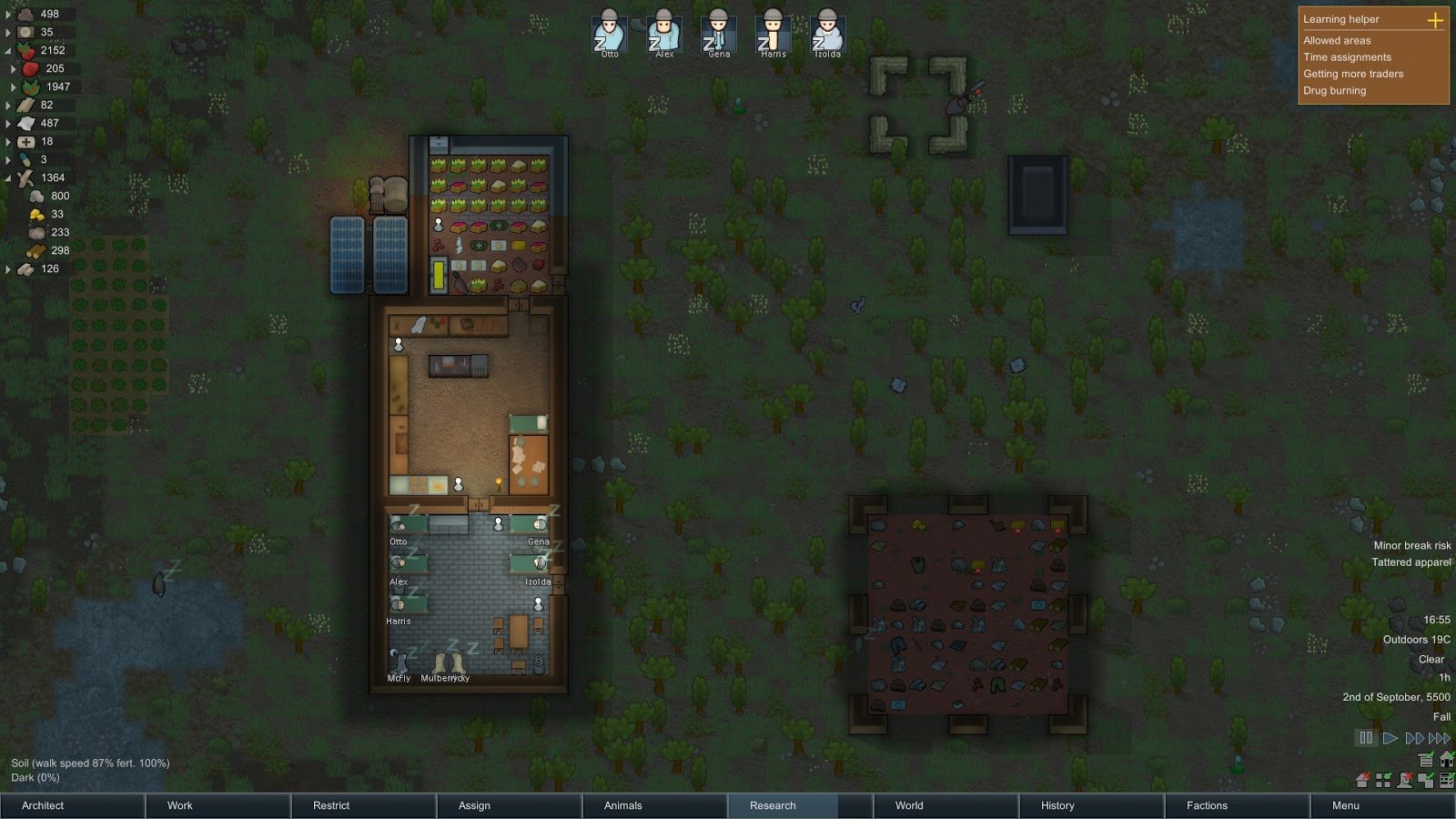Select colonist Harris's portrait
Image resolution: width=1456 pixels, height=819 pixels.
pyautogui.click(x=773, y=32)
